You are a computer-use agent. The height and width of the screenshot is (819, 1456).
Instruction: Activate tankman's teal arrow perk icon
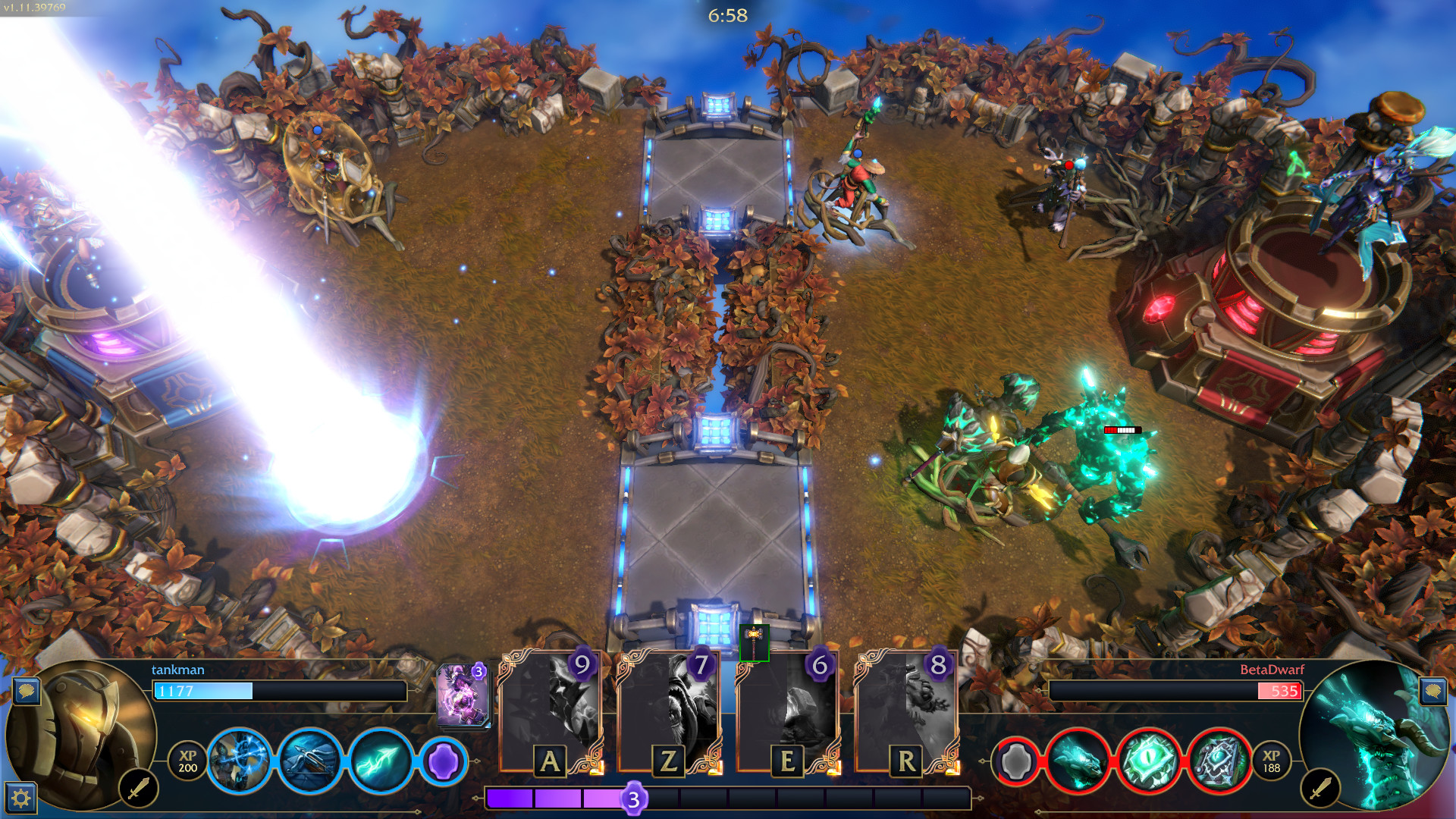tap(381, 761)
